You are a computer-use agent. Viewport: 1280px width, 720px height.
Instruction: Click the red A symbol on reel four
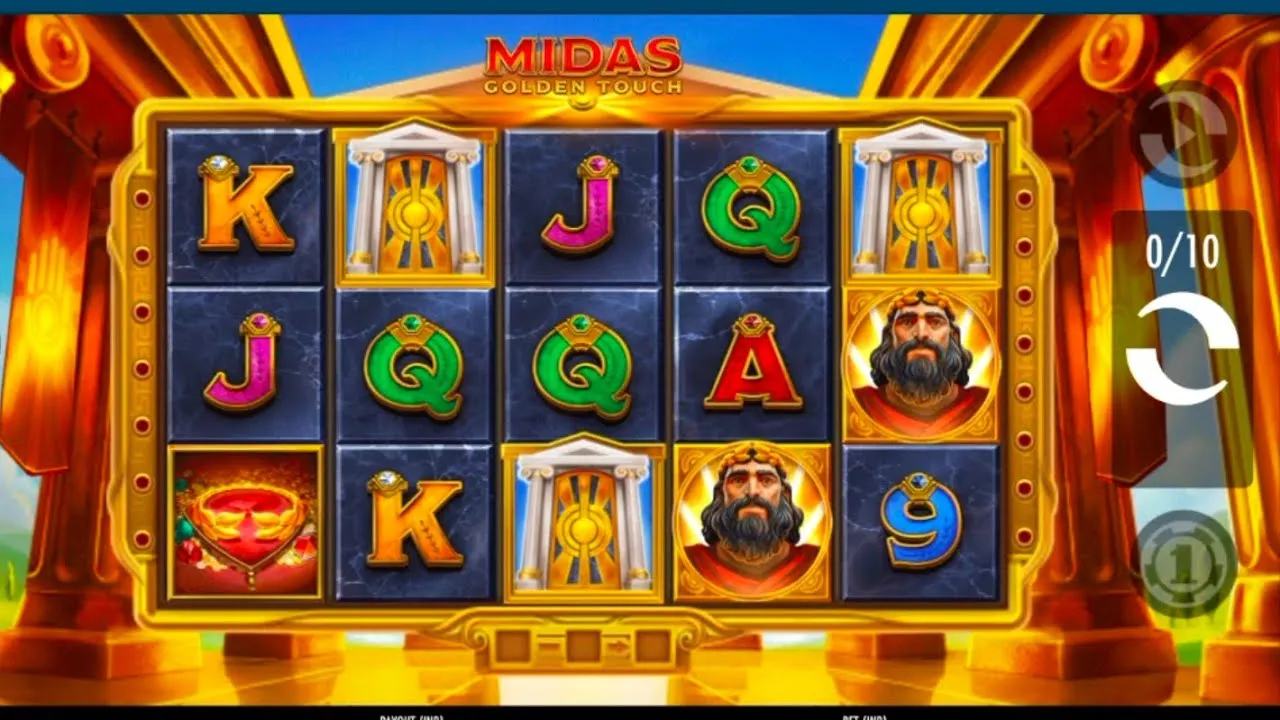coord(753,365)
